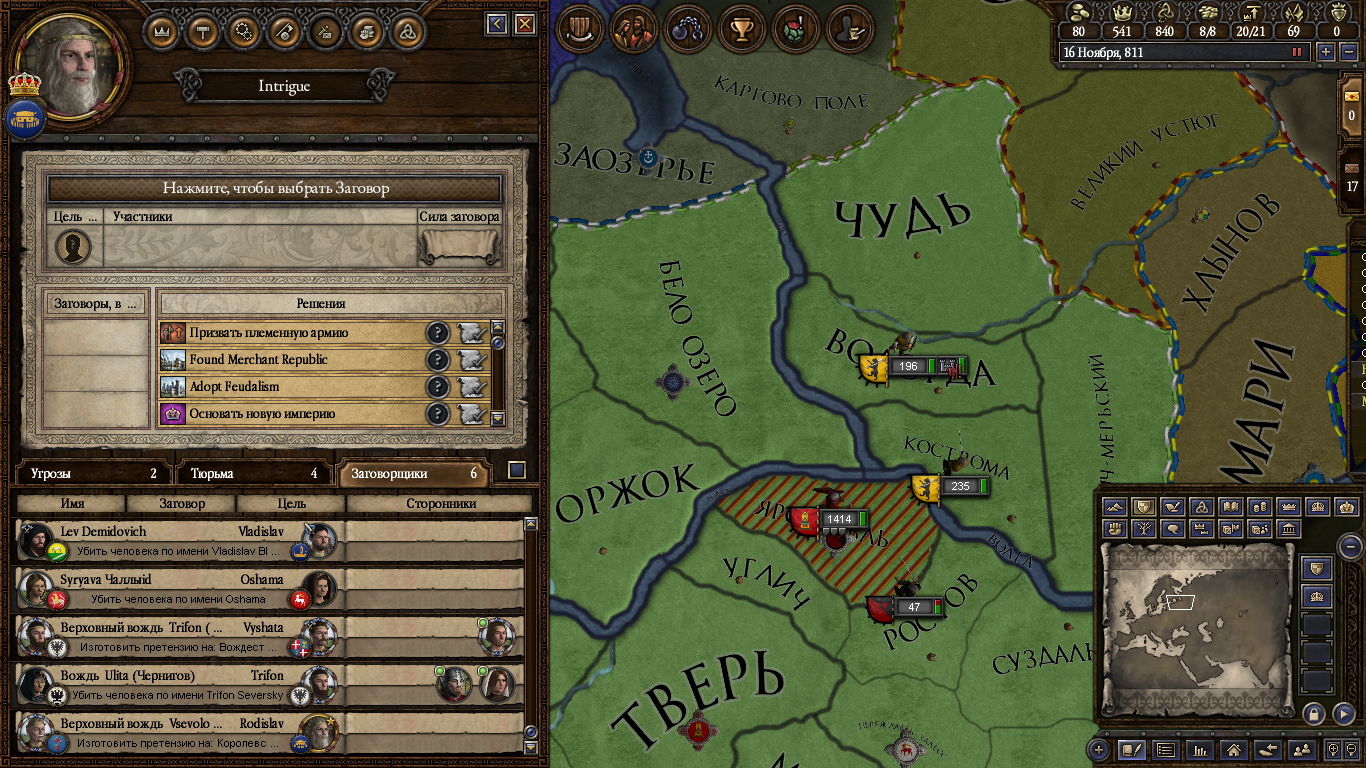Select the Adopt Feudalism decision

[290, 387]
